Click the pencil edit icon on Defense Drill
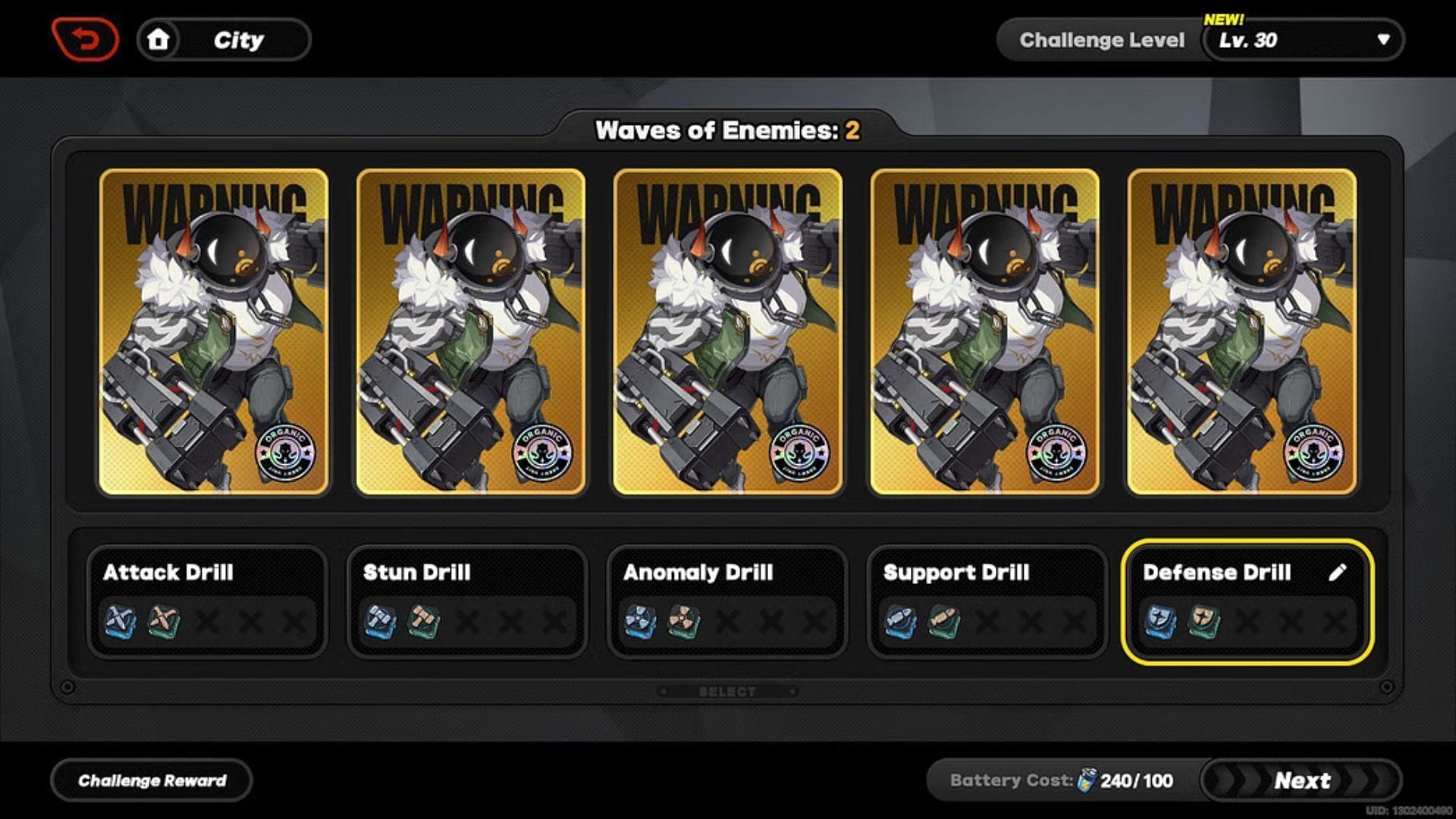This screenshot has width=1456, height=819. [x=1338, y=573]
